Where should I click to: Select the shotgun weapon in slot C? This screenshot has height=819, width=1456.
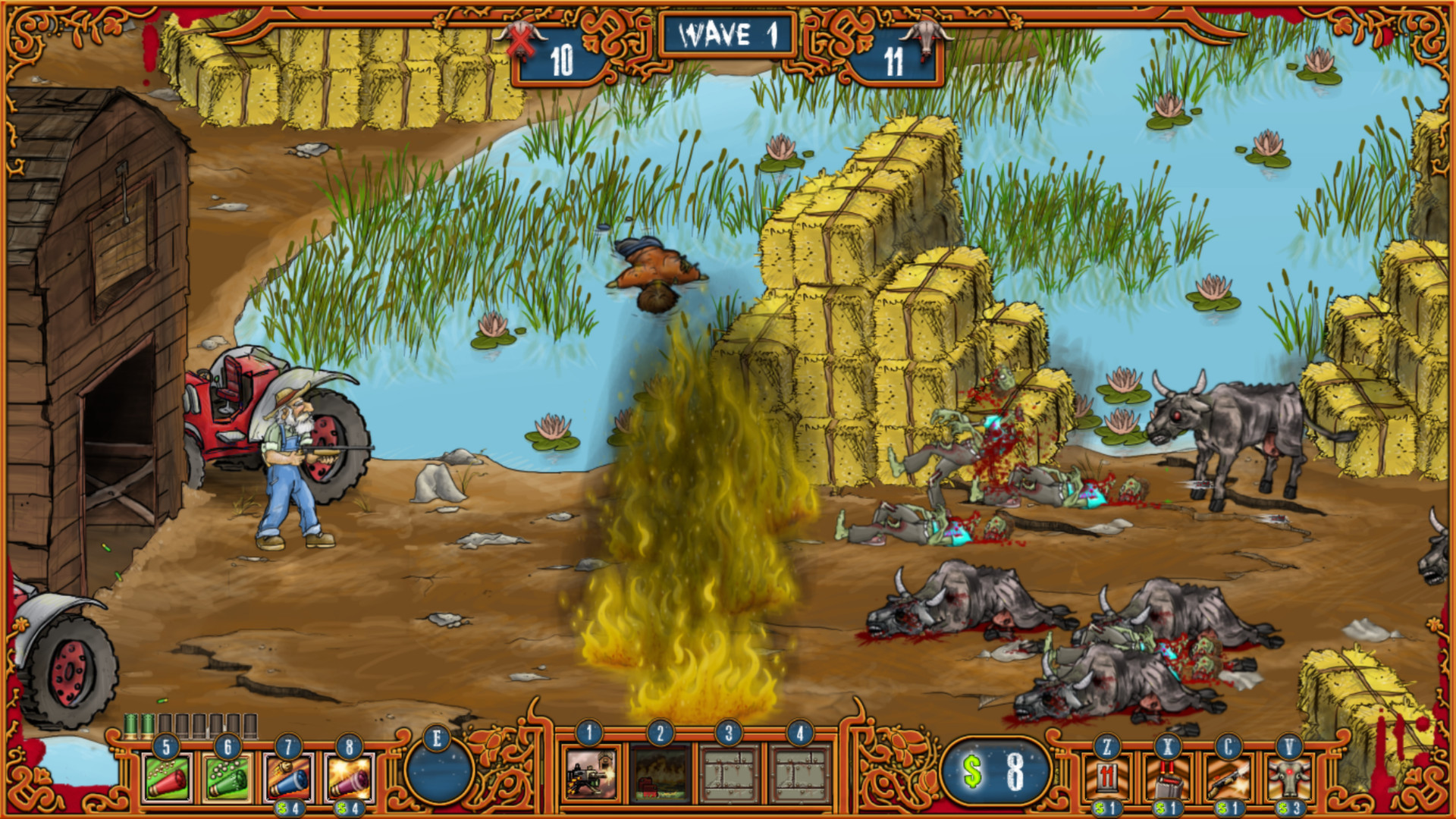tap(1228, 779)
